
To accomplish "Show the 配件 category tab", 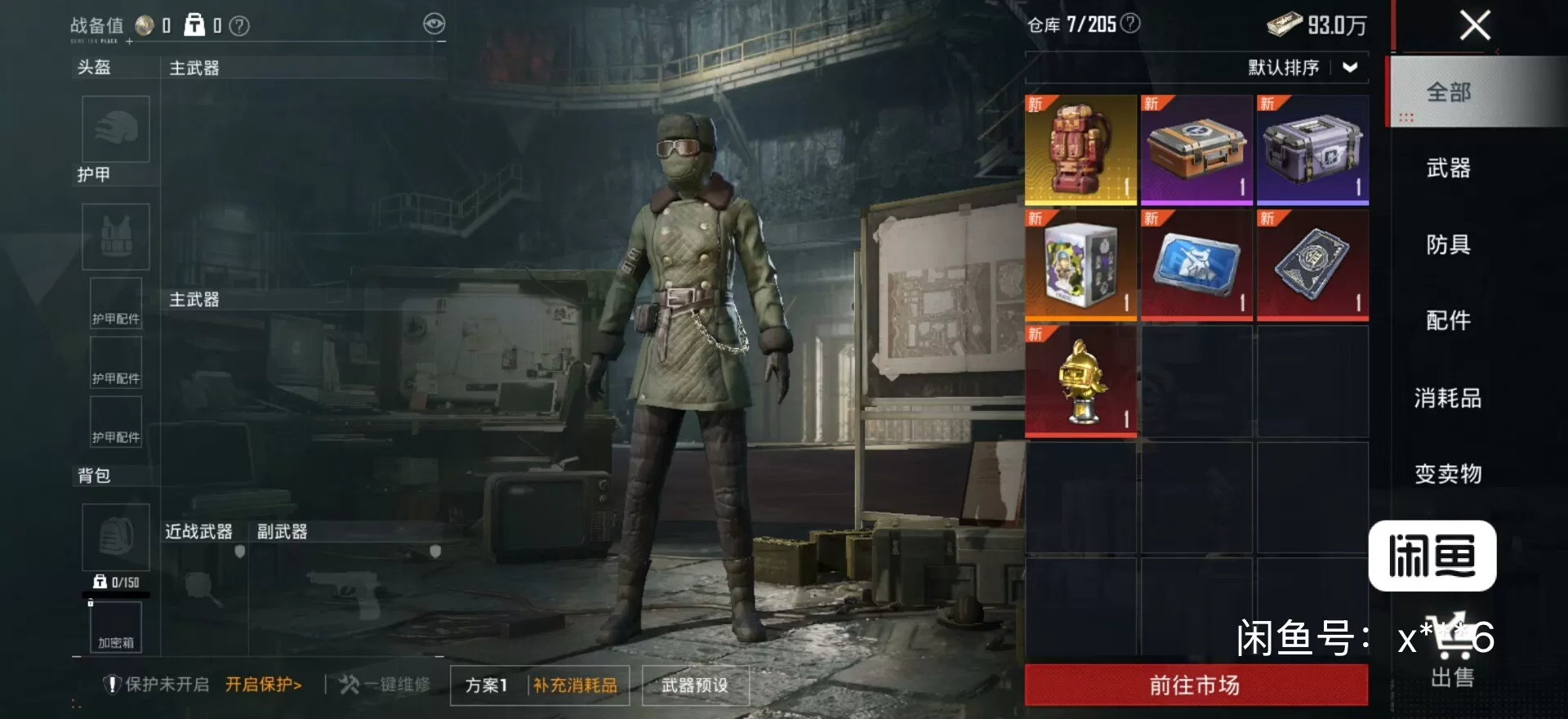I will pos(1448,320).
